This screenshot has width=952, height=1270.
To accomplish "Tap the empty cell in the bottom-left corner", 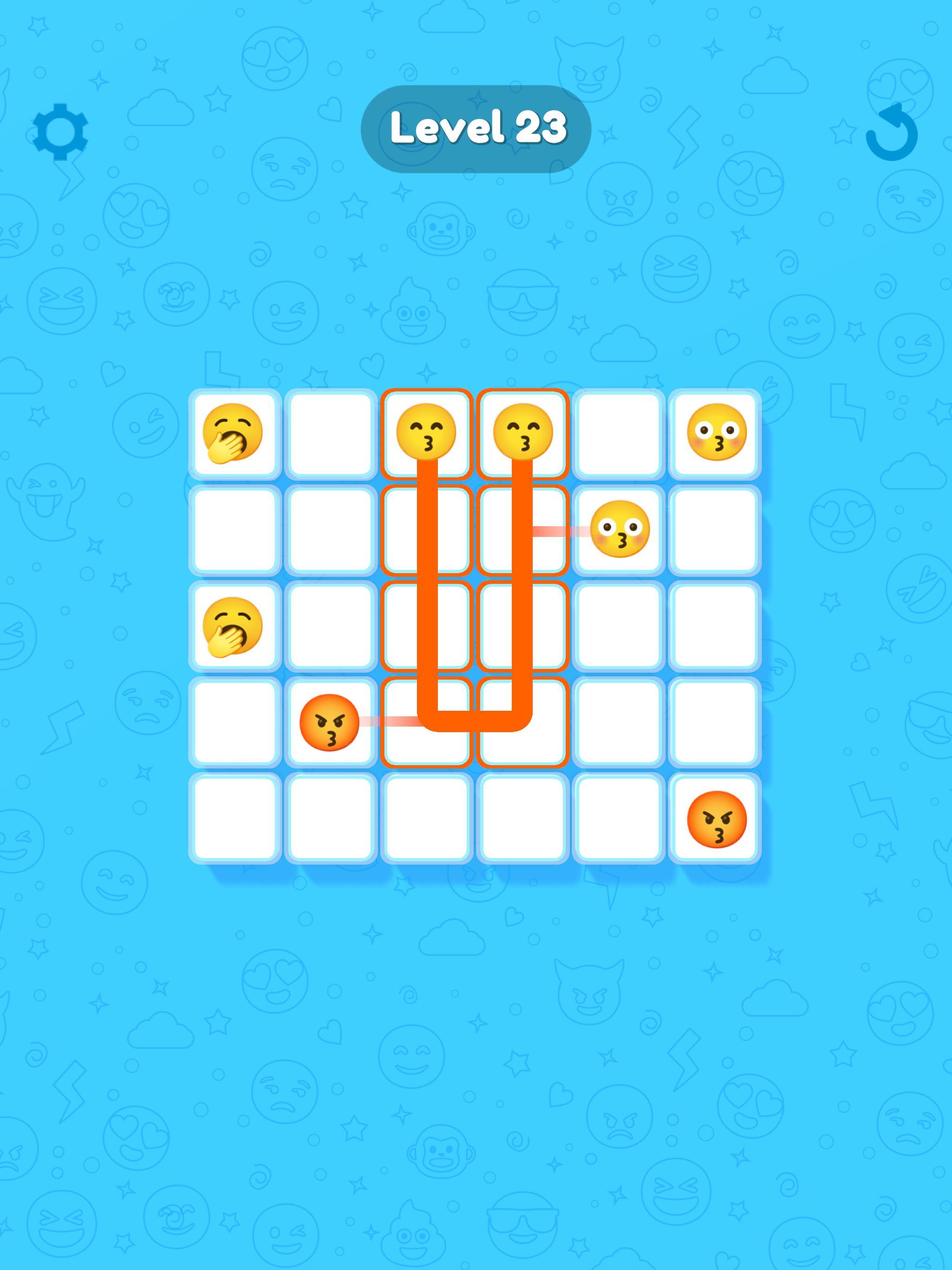I will point(234,818).
